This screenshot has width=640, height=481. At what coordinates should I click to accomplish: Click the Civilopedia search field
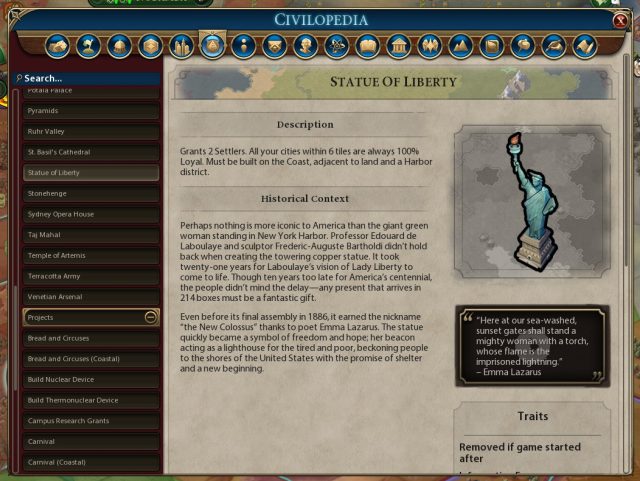click(x=90, y=78)
